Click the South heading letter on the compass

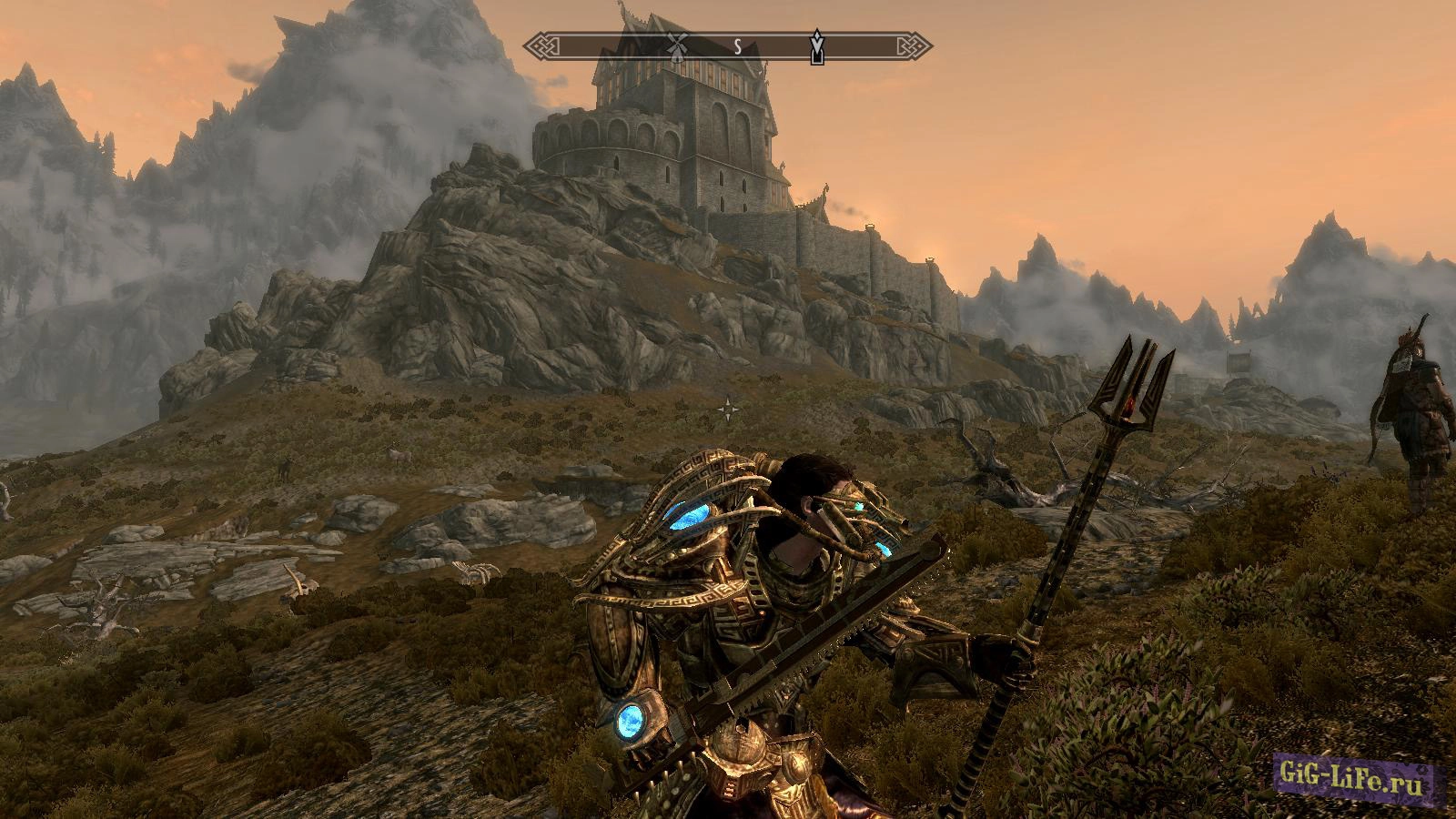point(738,45)
